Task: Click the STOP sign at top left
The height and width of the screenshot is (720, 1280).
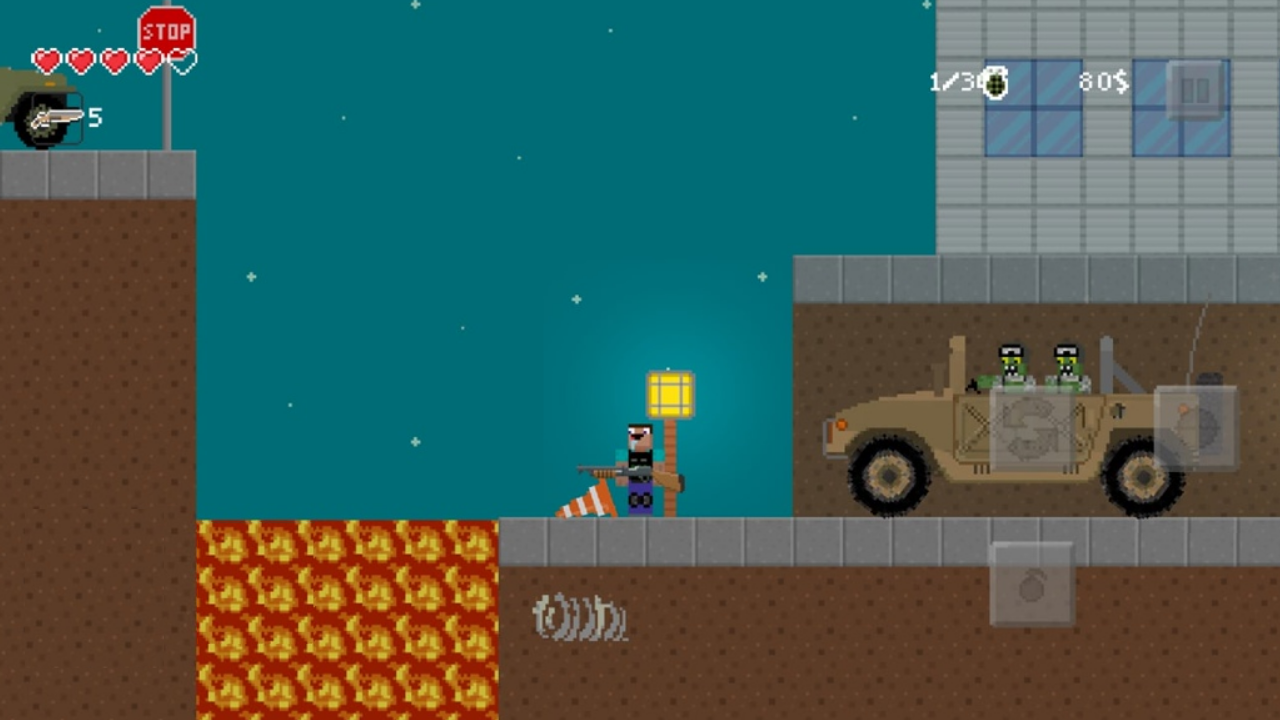Action: point(166,30)
